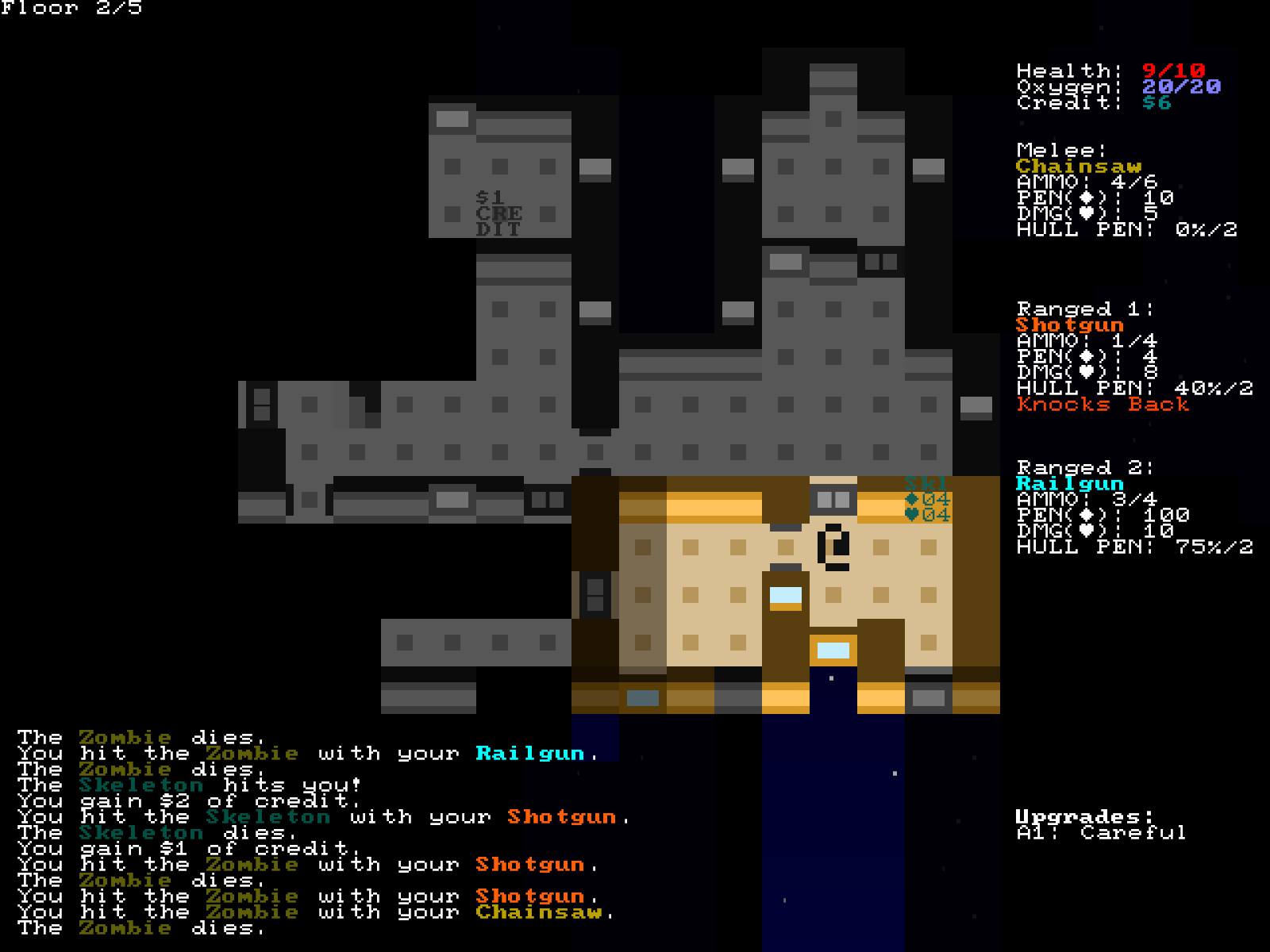Image resolution: width=1270 pixels, height=952 pixels.
Task: Select the Chainsaw melee weapon
Action: (x=1078, y=167)
